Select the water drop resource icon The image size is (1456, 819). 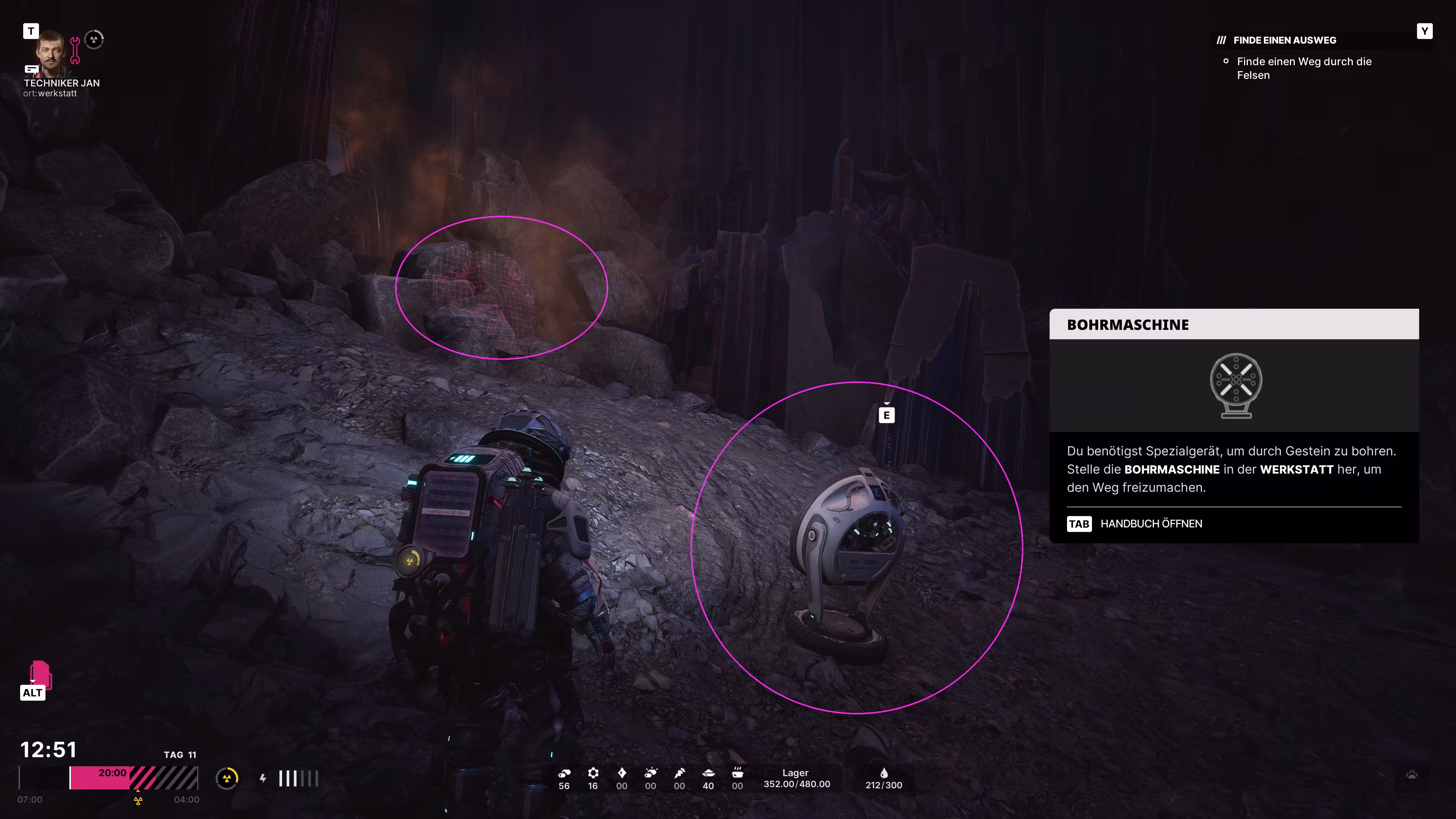[x=884, y=773]
